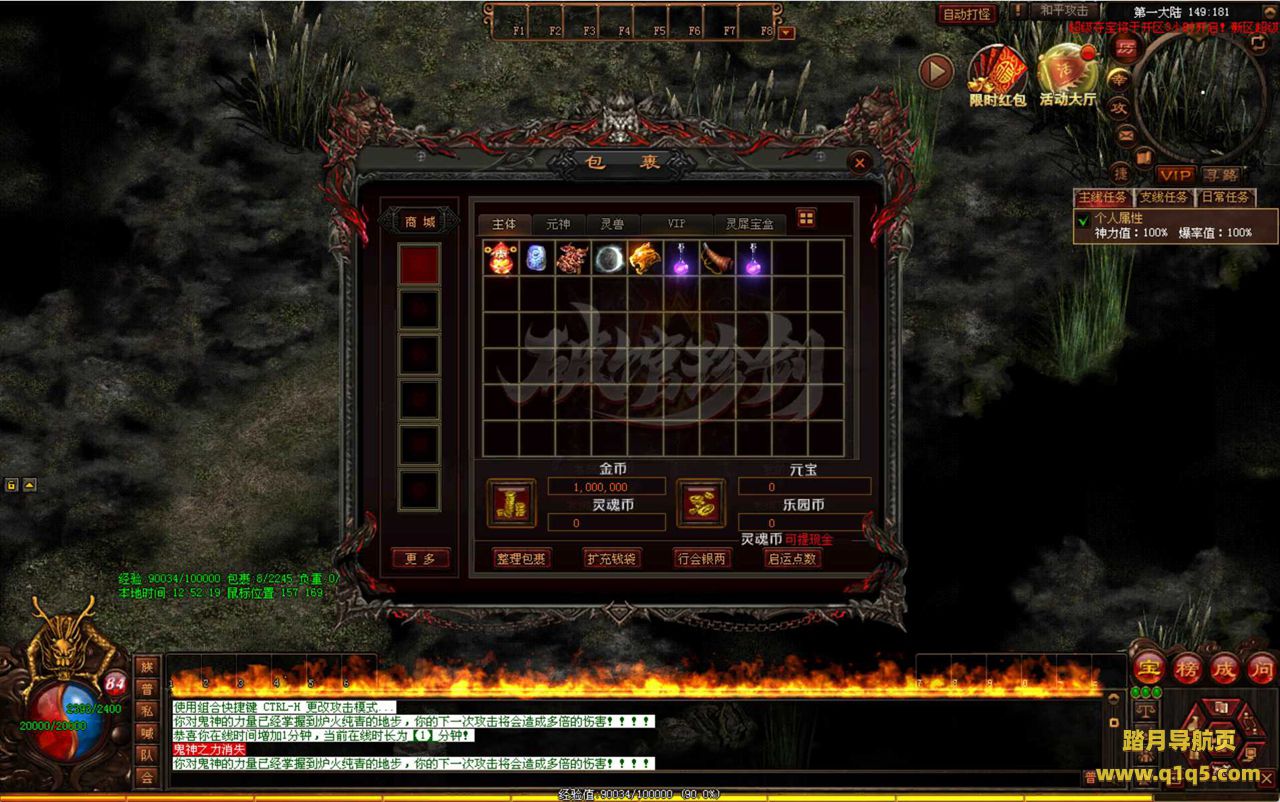Select the red lucky bag item
Screen dimensions: 1280x802
coord(500,259)
